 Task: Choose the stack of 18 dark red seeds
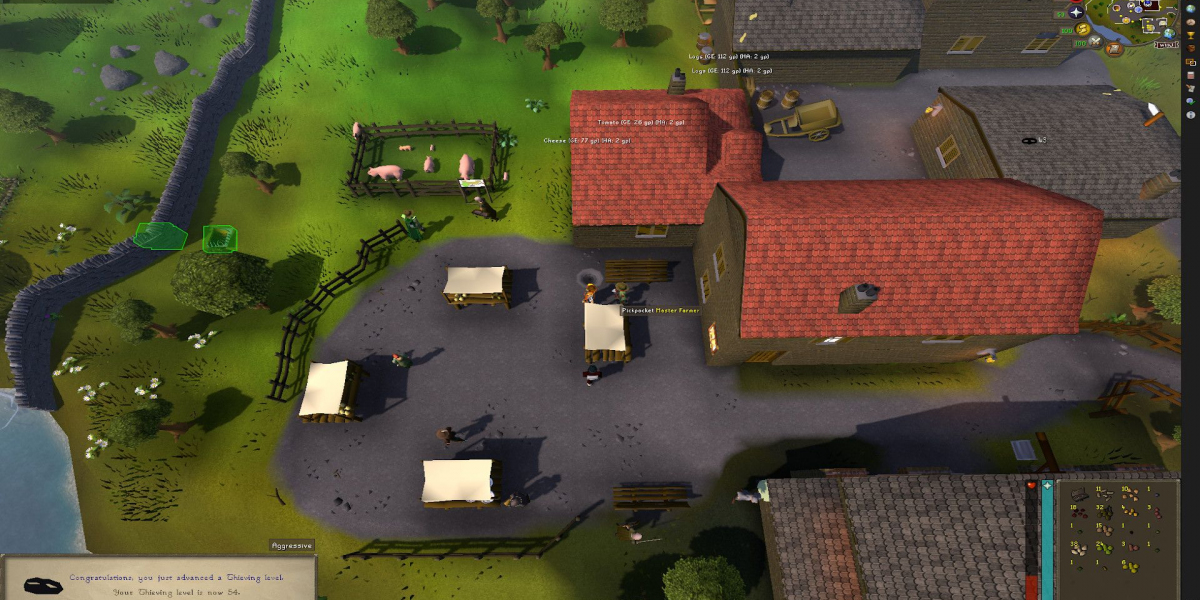(1079, 513)
